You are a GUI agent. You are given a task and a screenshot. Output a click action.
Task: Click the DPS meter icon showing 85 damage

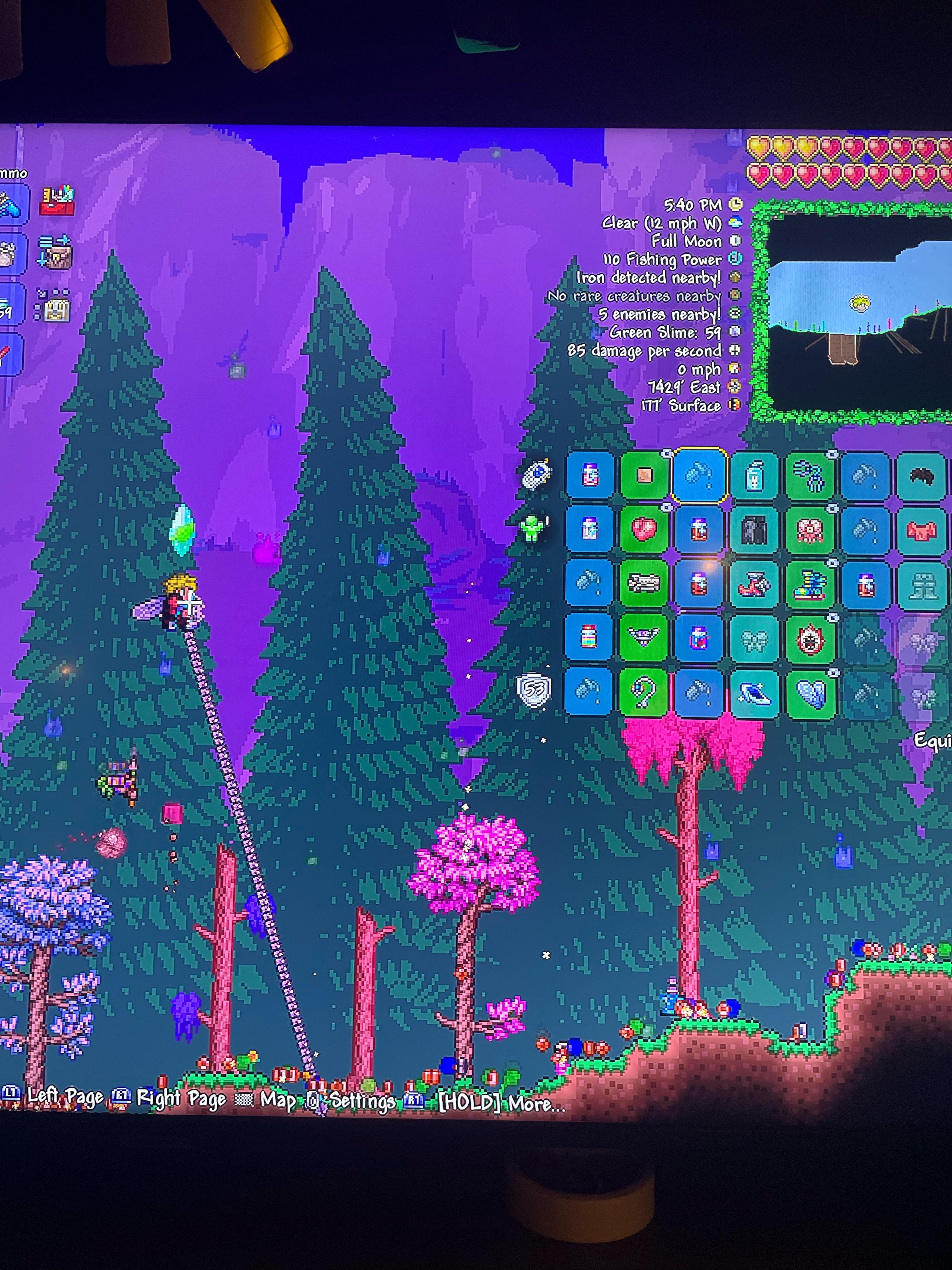click(735, 351)
